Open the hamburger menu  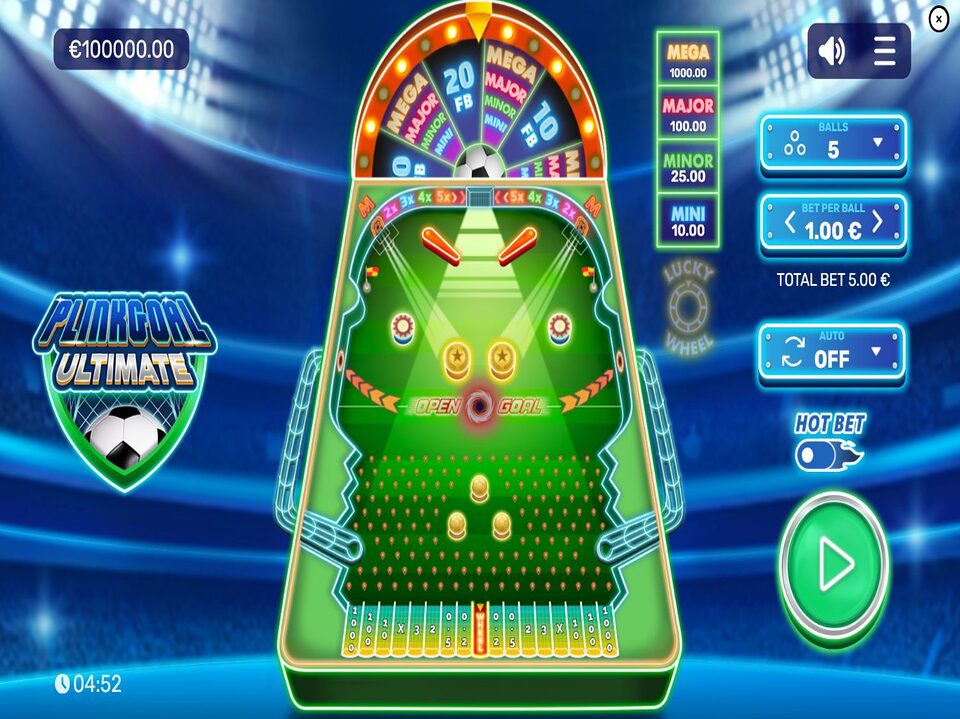(885, 51)
